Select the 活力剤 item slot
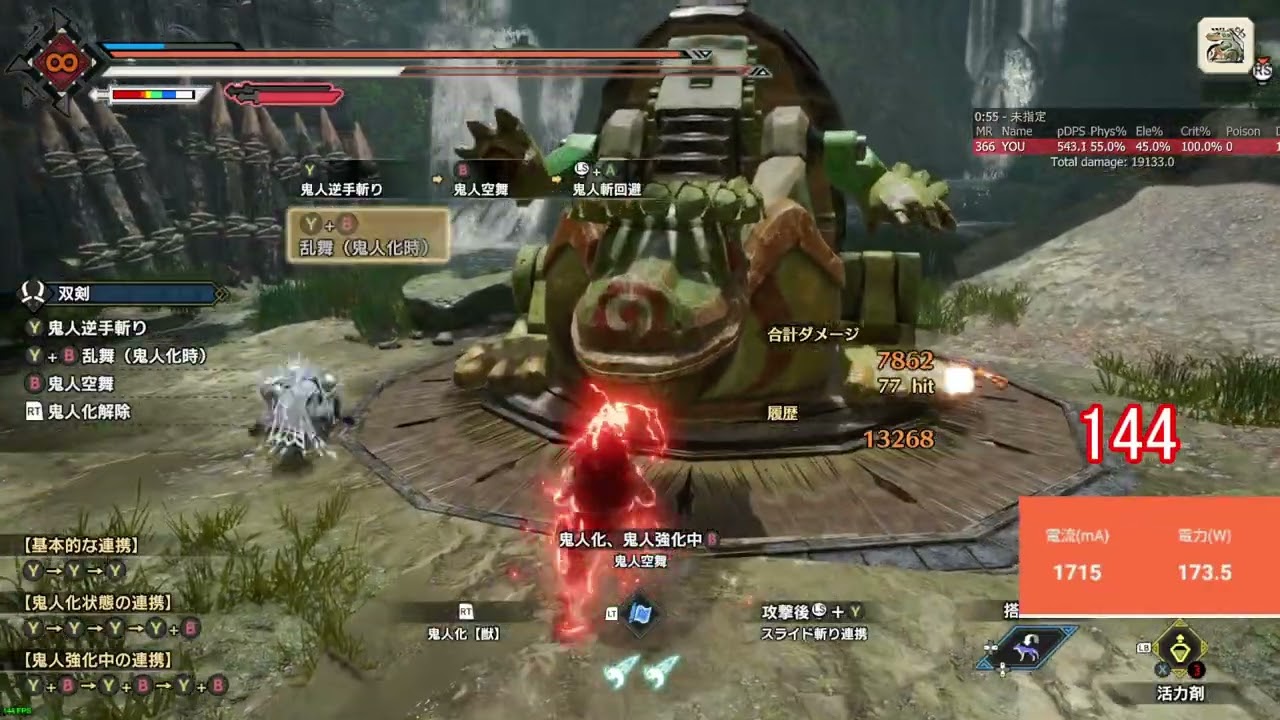The height and width of the screenshot is (720, 1280). (1179, 650)
